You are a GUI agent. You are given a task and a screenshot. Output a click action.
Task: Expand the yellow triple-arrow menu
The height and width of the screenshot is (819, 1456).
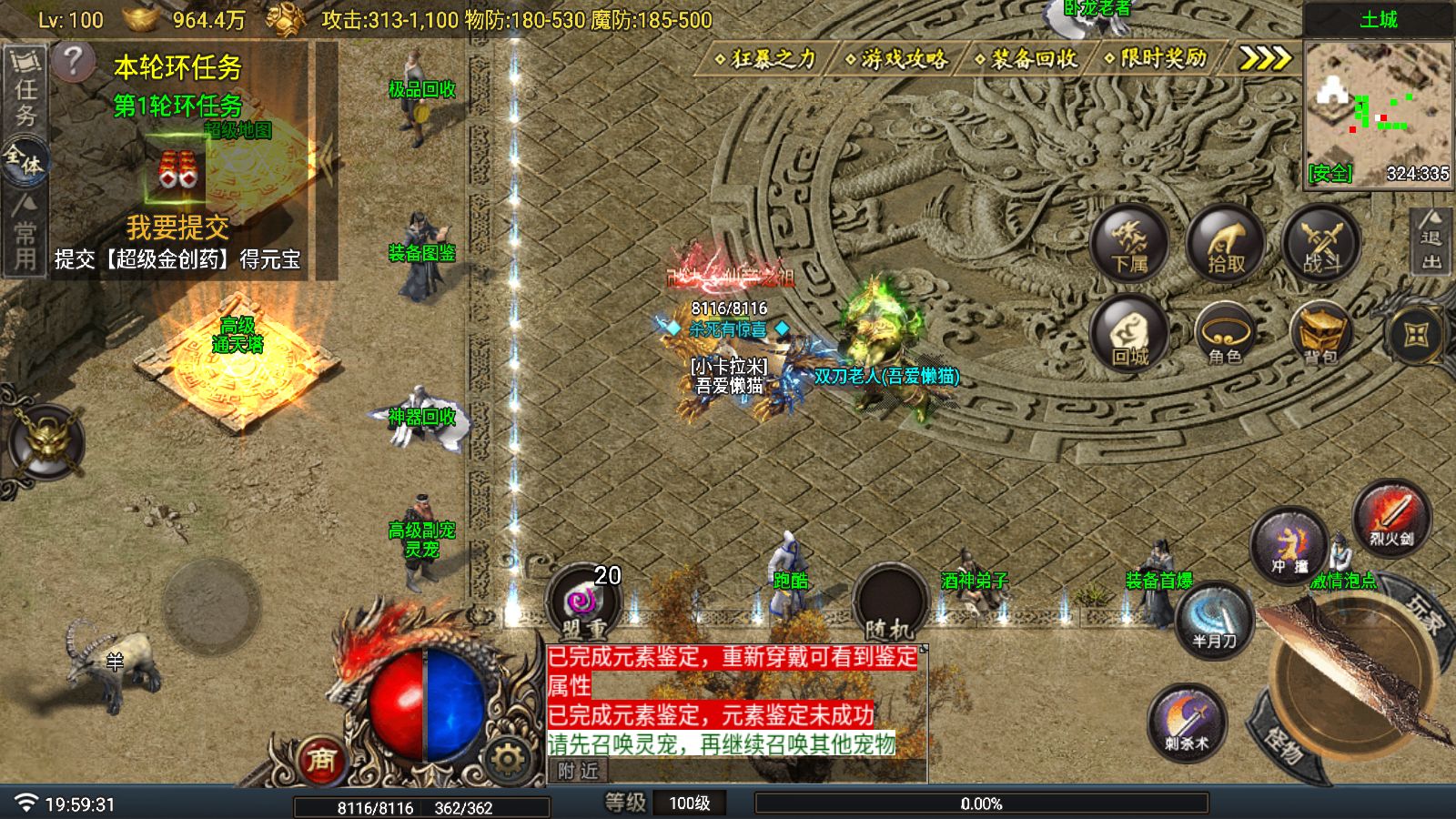1265,59
